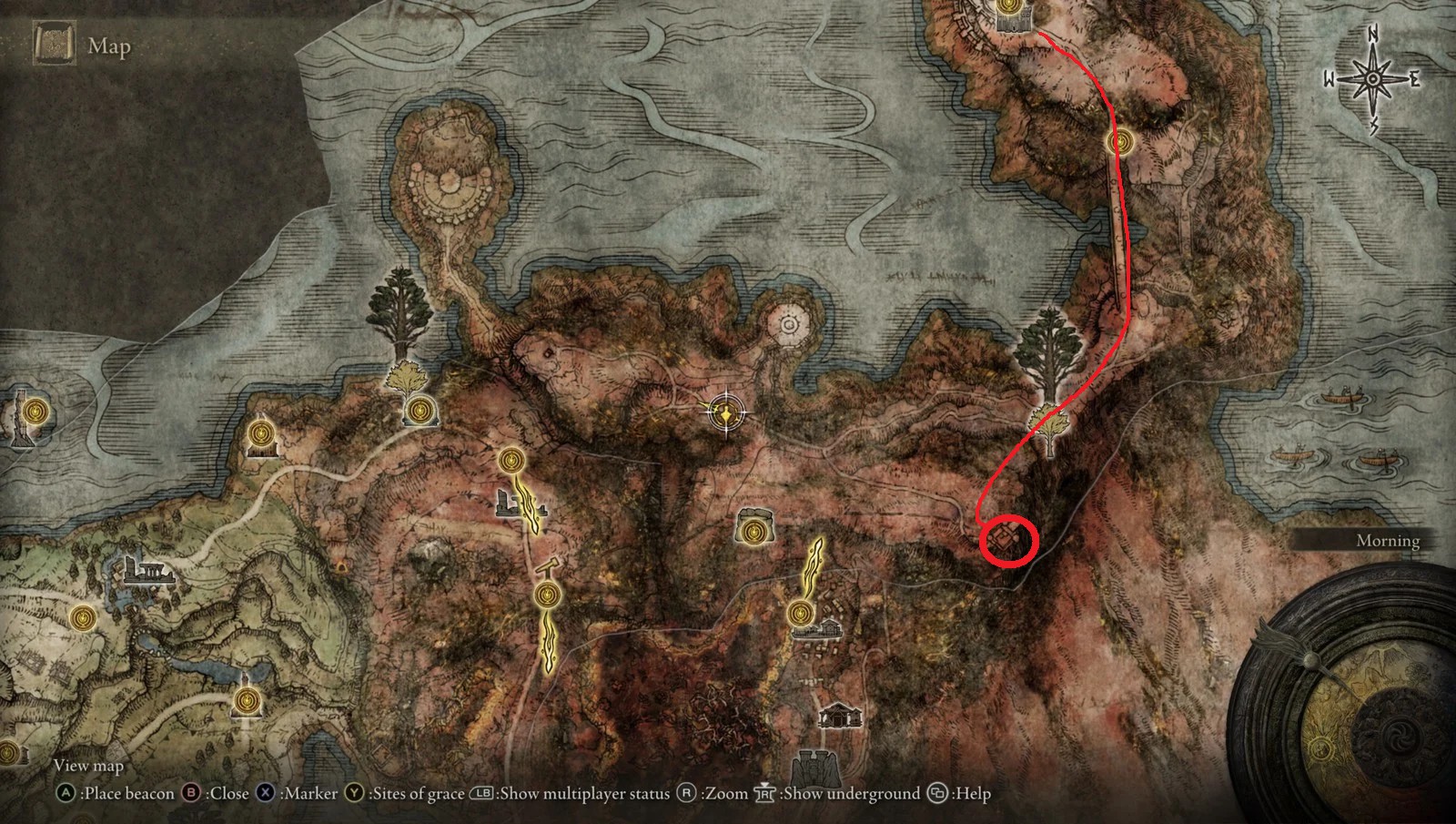Viewport: 1456px width, 824px height.
Task: Click the columned temple building icon
Action: [839, 716]
